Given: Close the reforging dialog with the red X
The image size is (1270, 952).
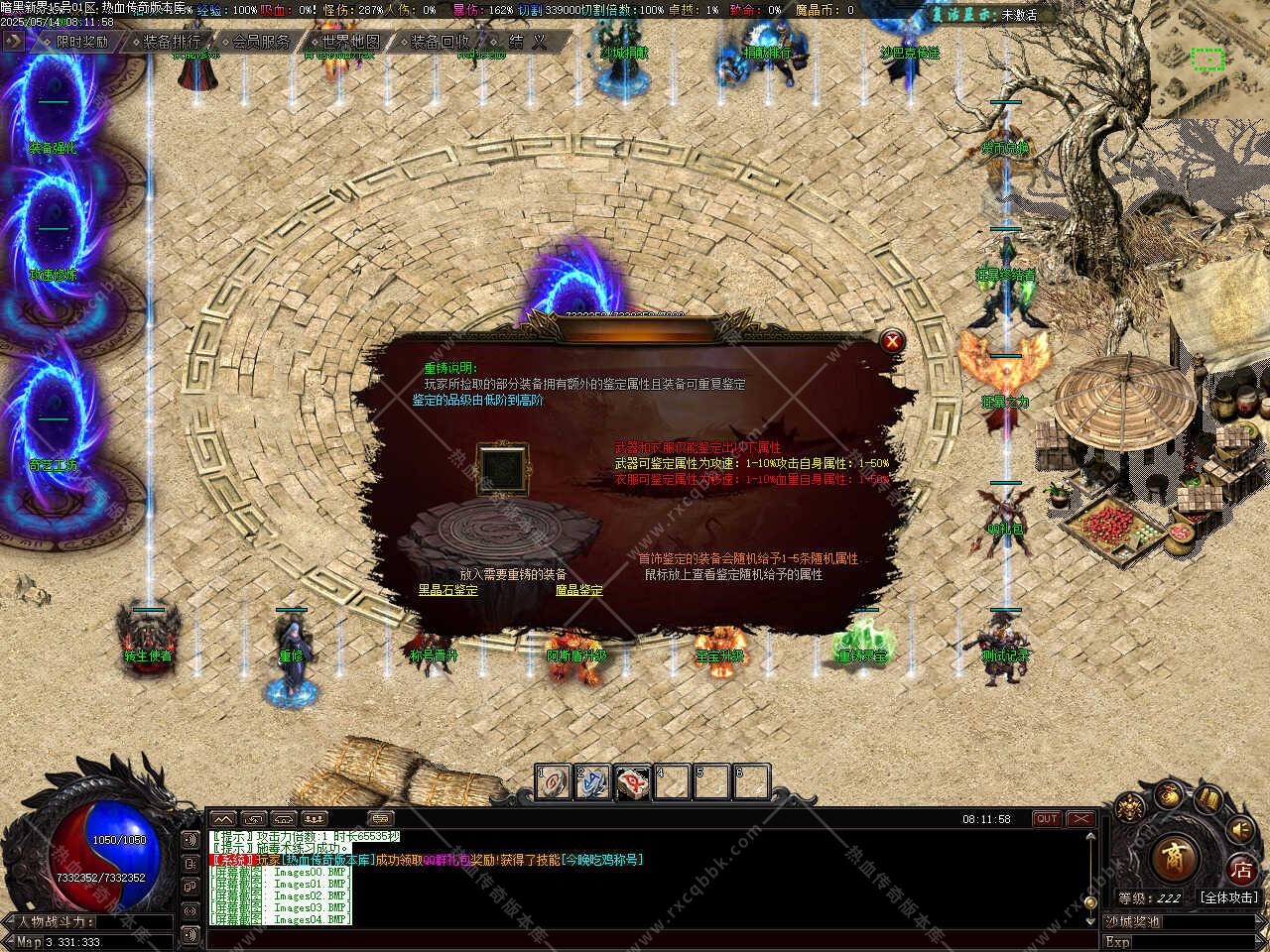Looking at the screenshot, I should tap(893, 341).
